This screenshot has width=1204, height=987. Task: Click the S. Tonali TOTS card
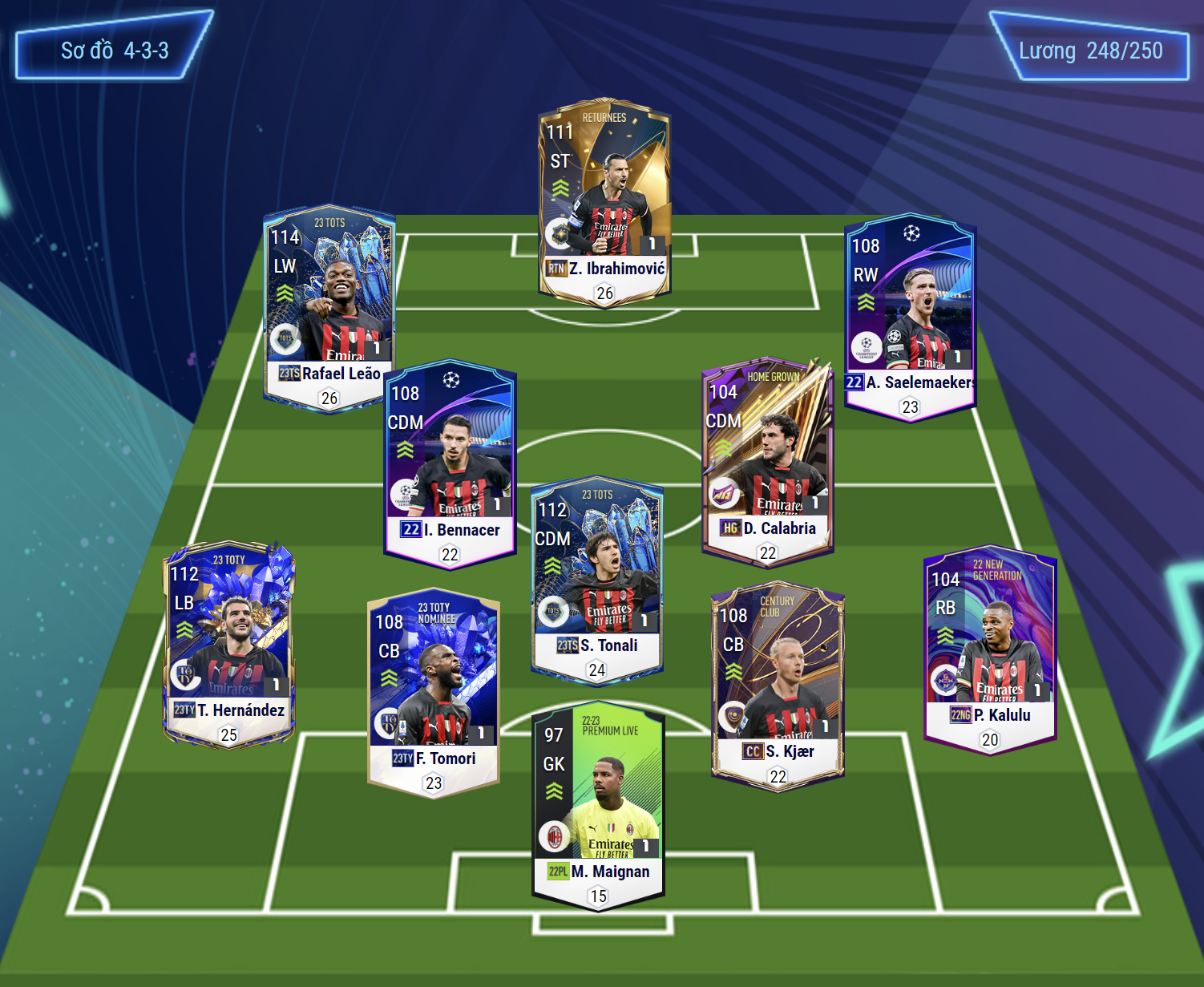point(596,580)
